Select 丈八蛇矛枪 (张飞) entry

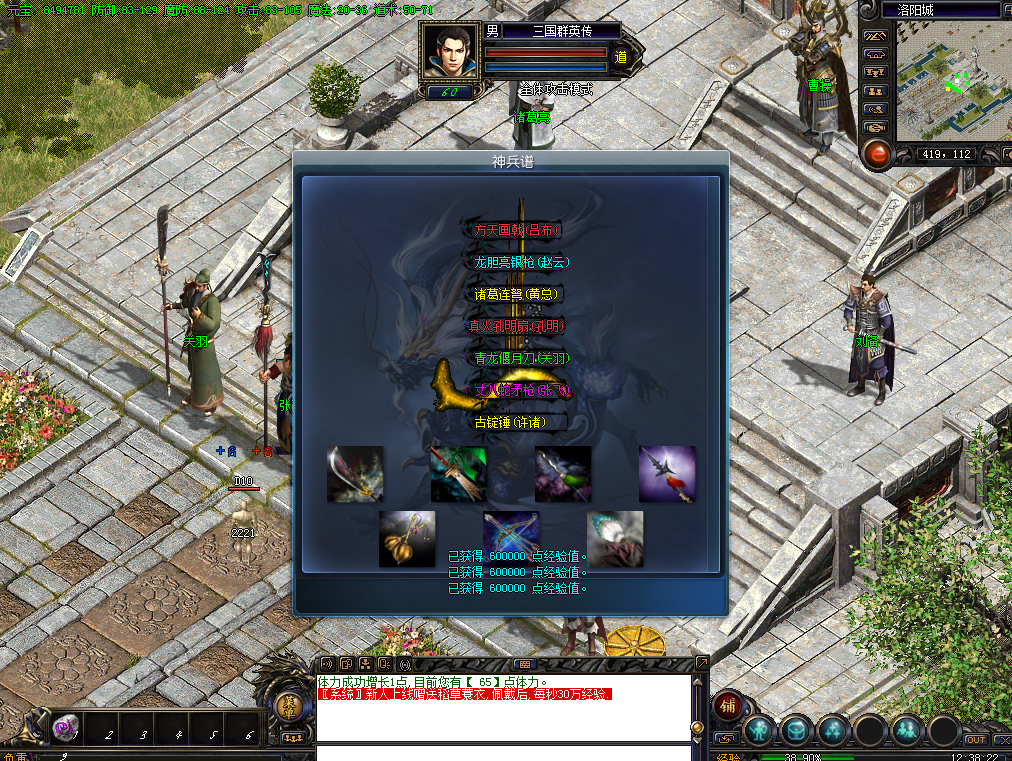point(517,390)
